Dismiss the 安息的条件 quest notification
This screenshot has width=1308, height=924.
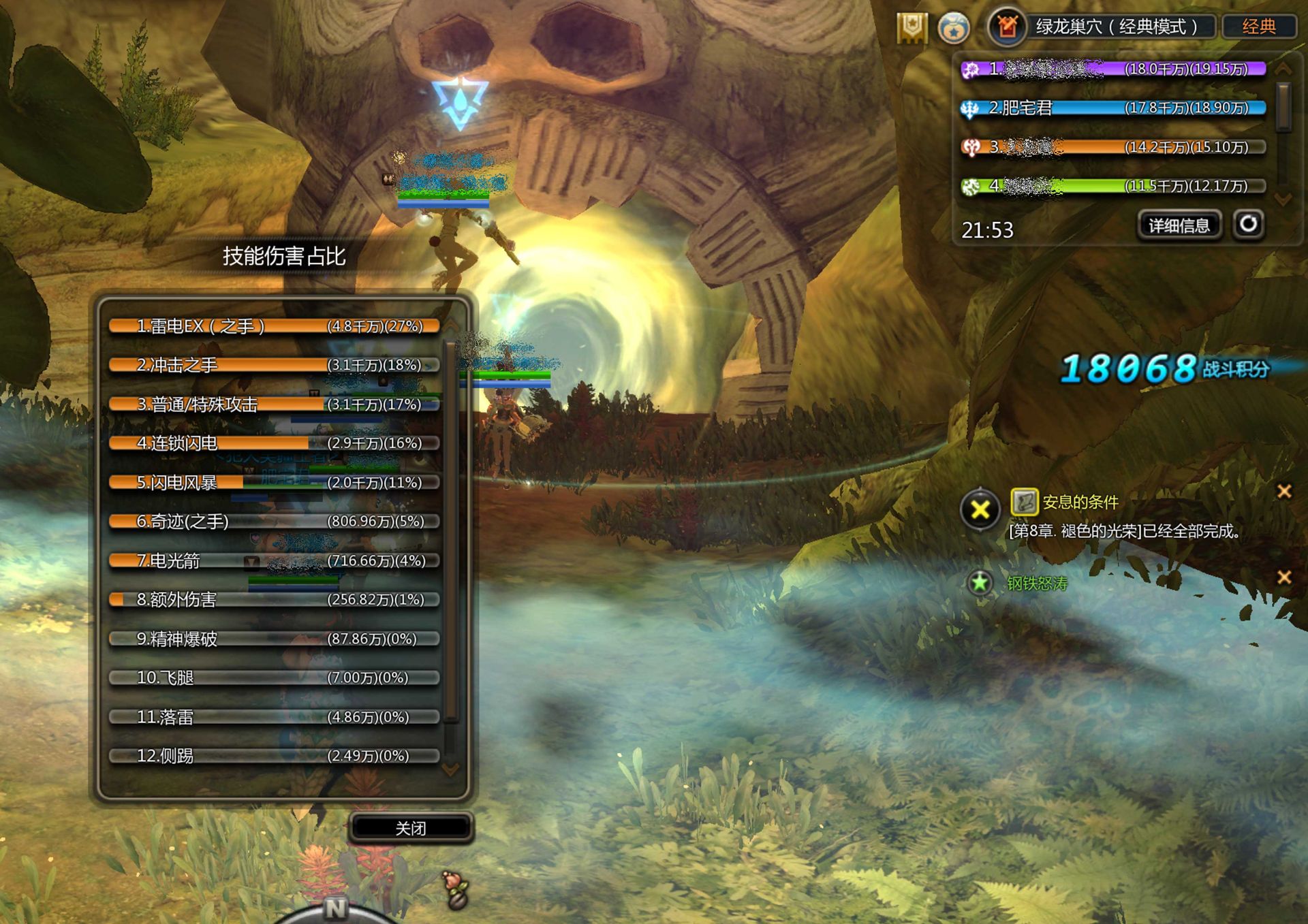(x=1284, y=491)
